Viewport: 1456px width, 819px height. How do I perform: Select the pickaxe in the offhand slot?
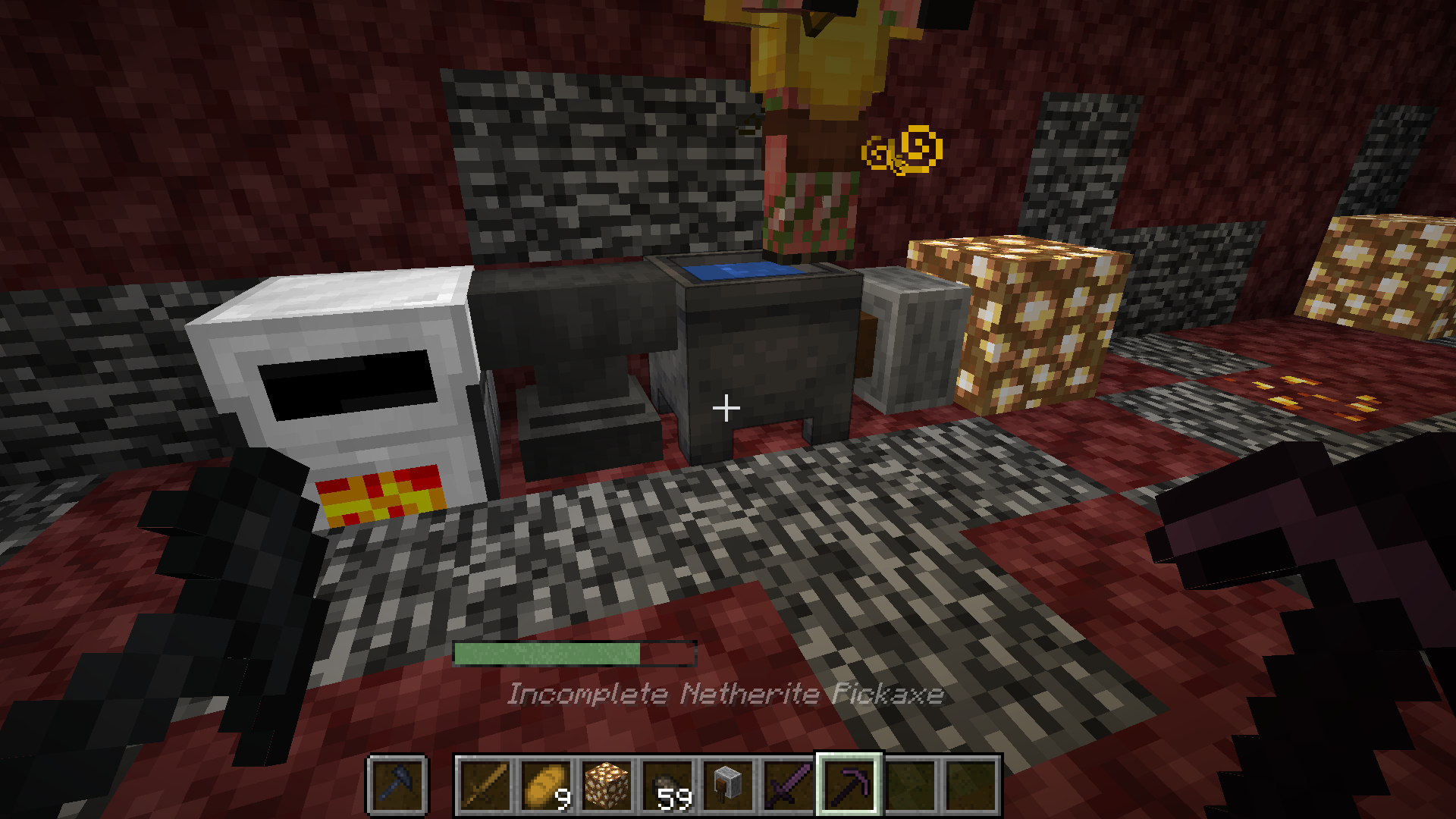pos(396,786)
